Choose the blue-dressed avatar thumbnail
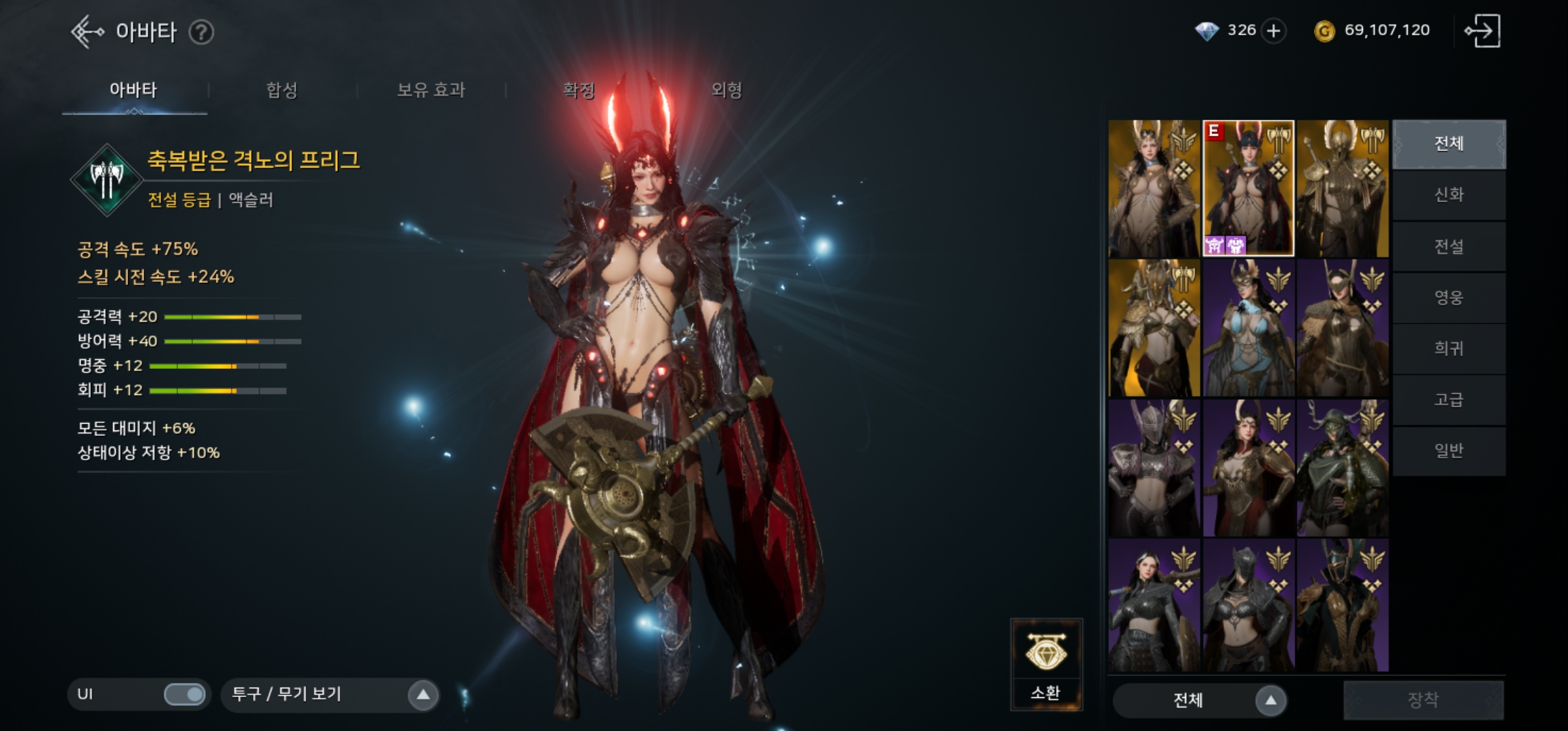 [1248, 329]
